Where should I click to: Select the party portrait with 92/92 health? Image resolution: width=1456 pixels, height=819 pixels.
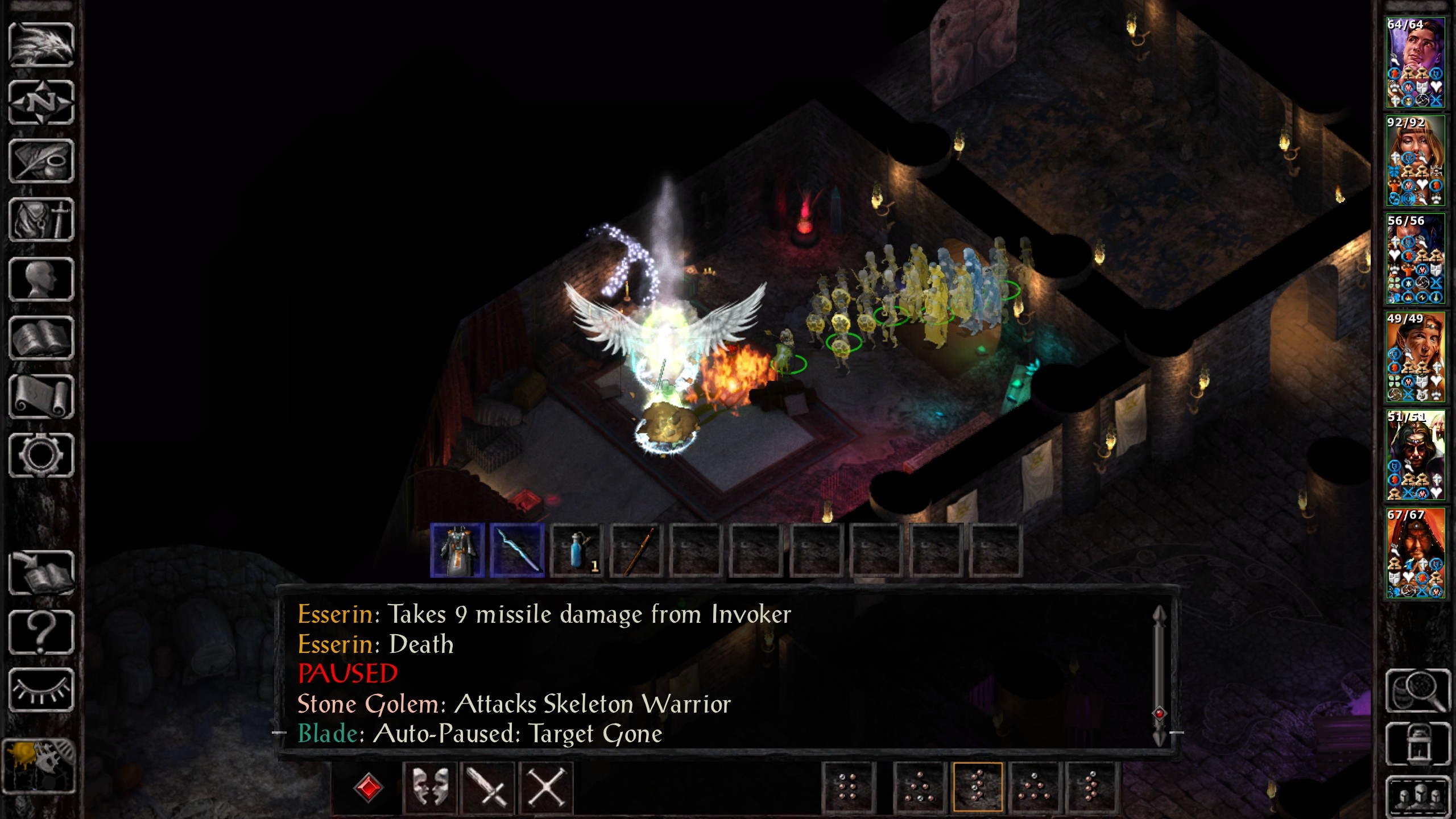[x=1415, y=161]
